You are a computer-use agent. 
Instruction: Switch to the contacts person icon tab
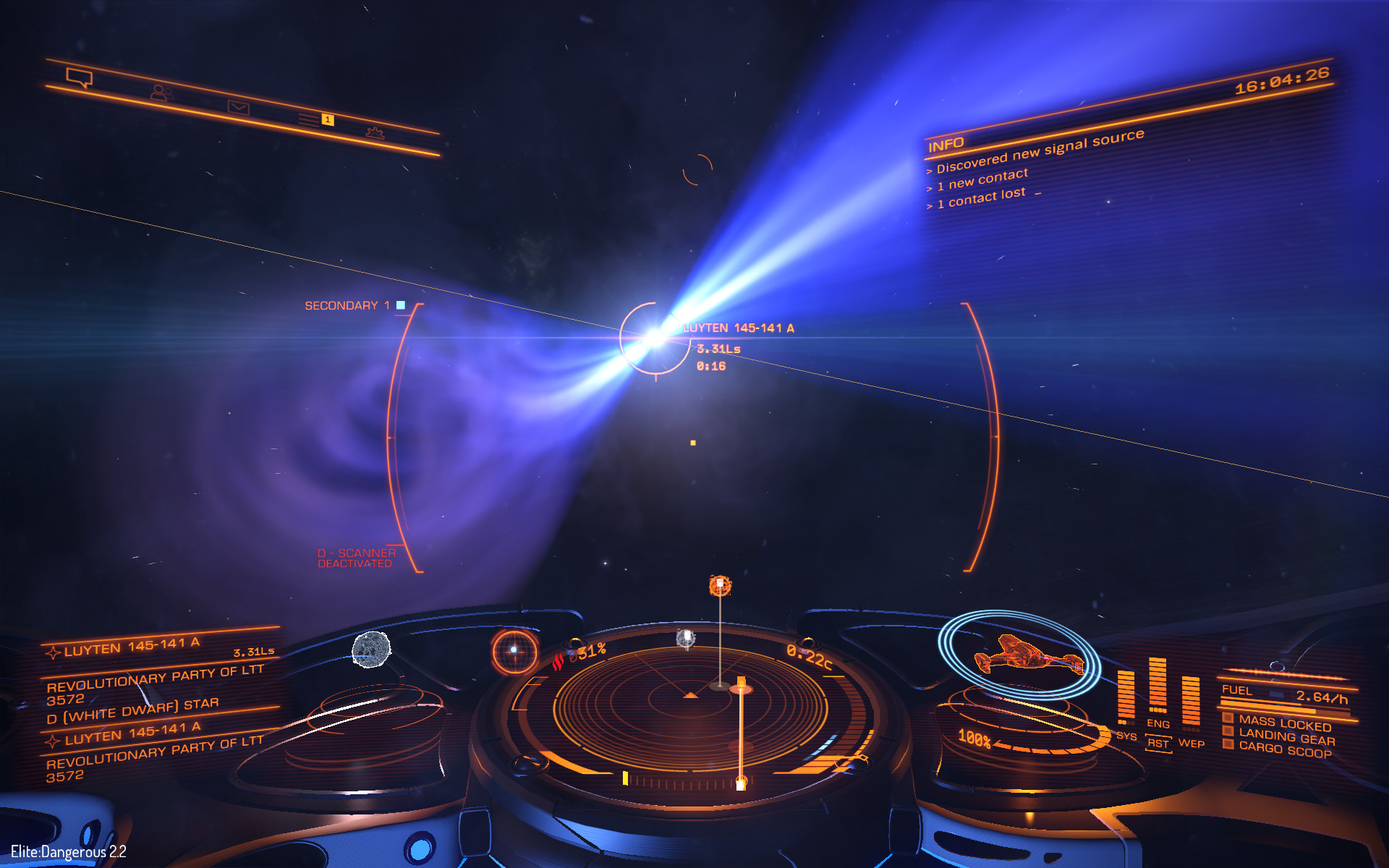coord(161,93)
